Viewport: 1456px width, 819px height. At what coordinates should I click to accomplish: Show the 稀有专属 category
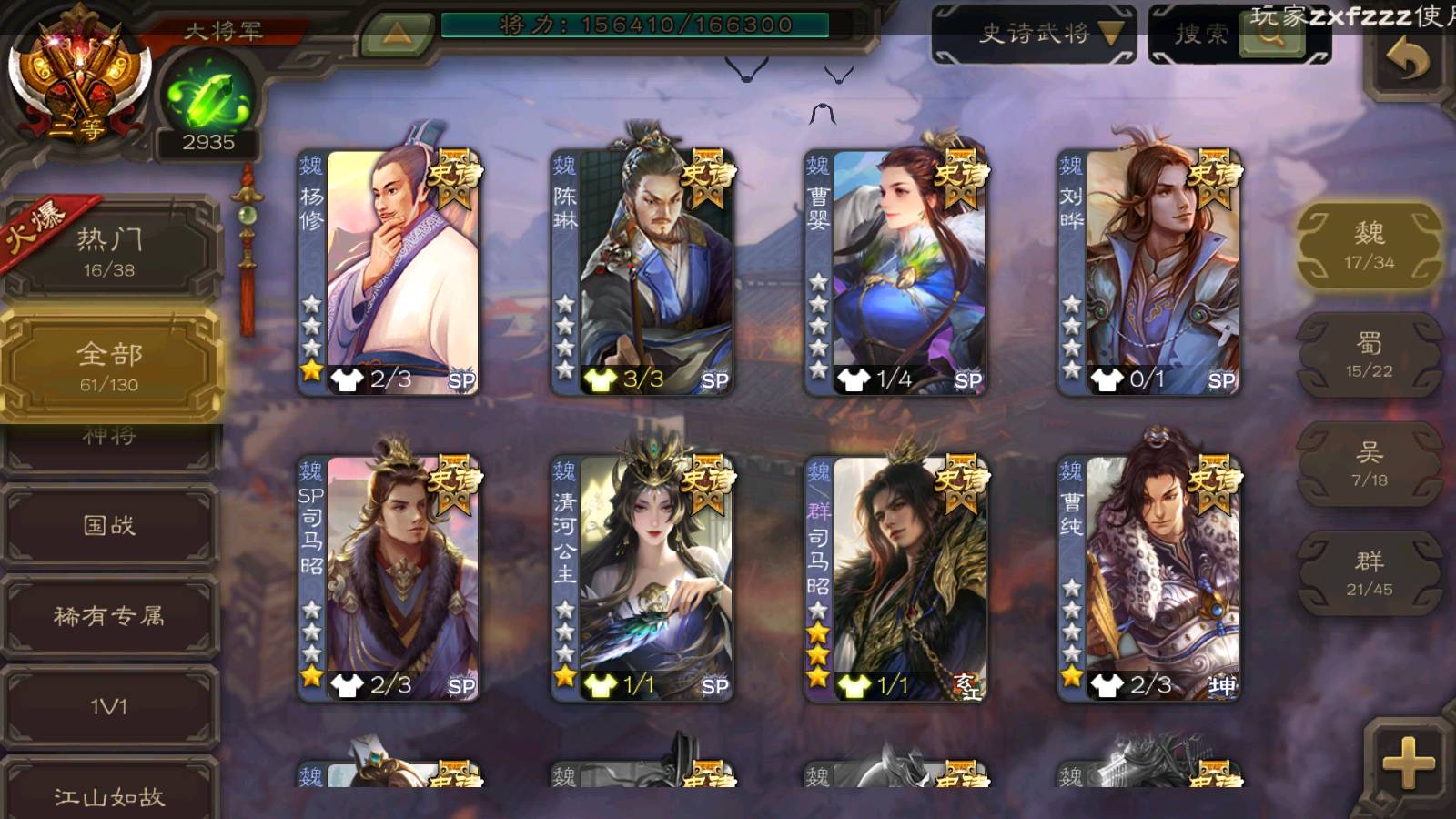[x=109, y=616]
